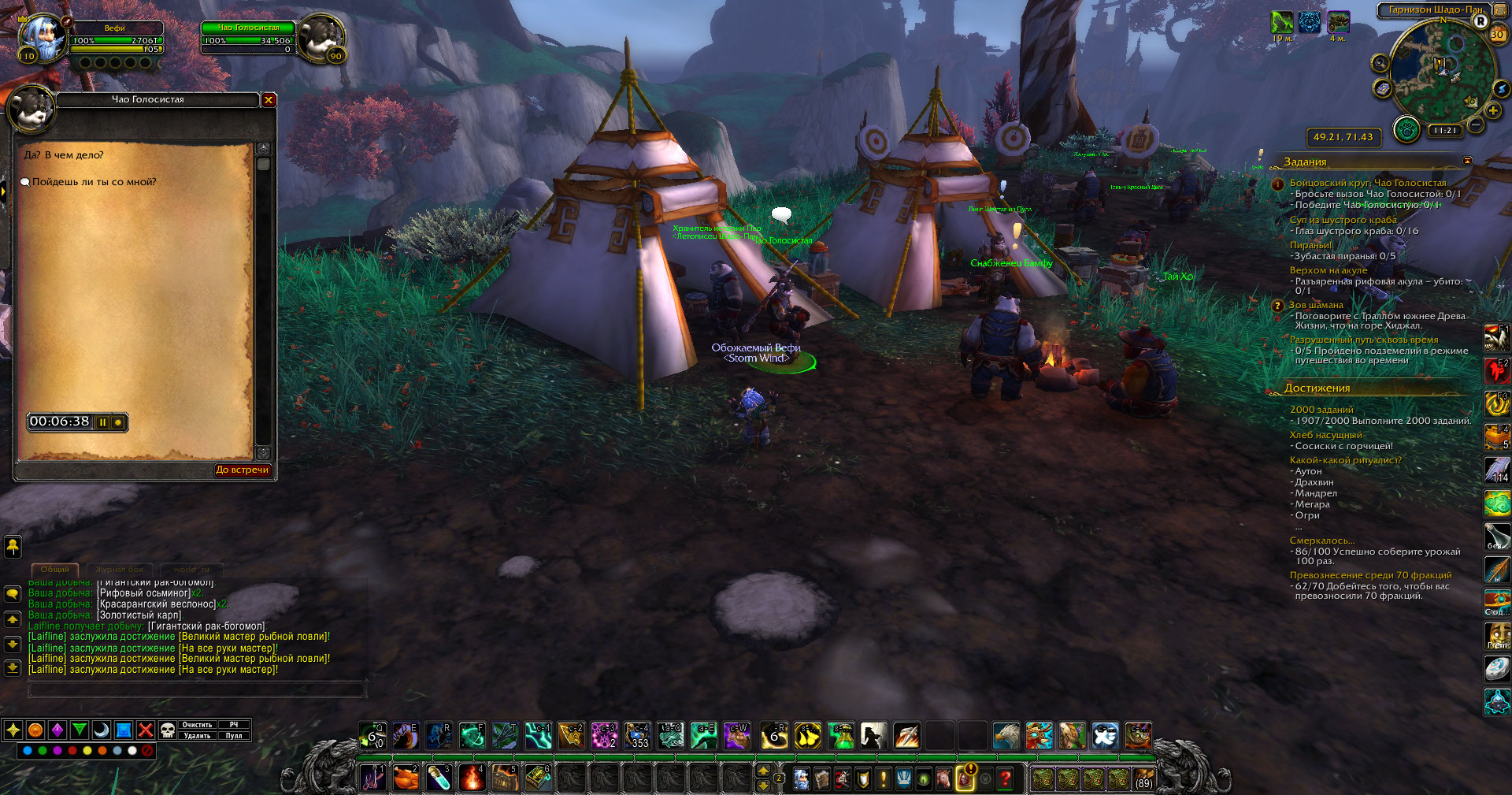
Task: Close the Чао Голосистая dialogue window
Action: click(269, 100)
